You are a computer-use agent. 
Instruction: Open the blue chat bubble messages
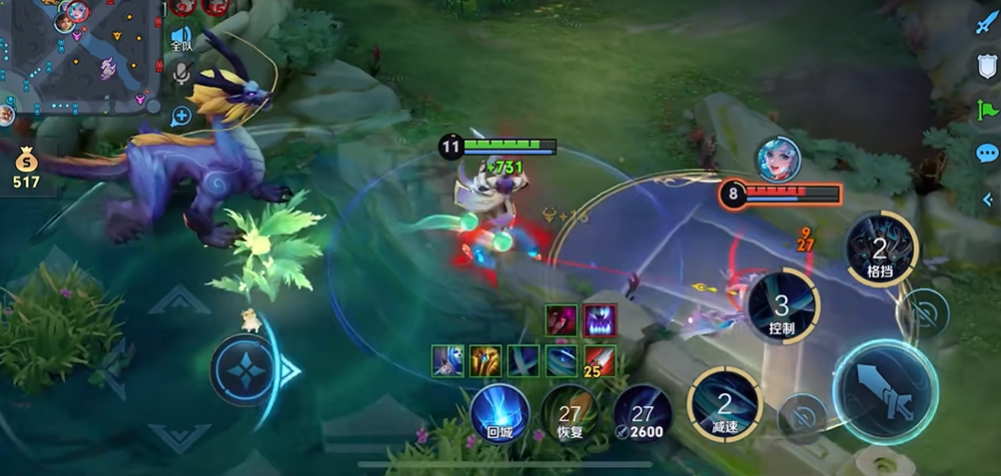tap(986, 153)
